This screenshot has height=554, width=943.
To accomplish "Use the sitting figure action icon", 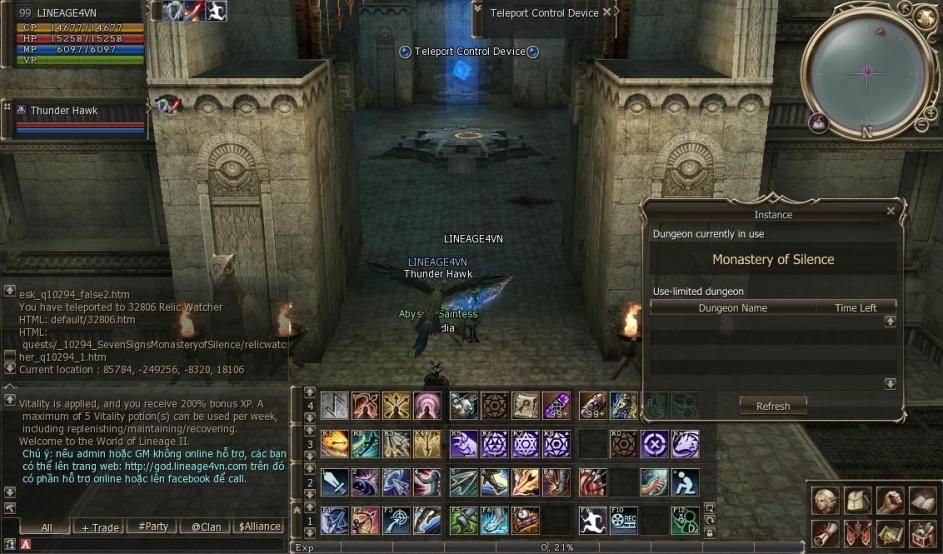I will click(x=686, y=483).
